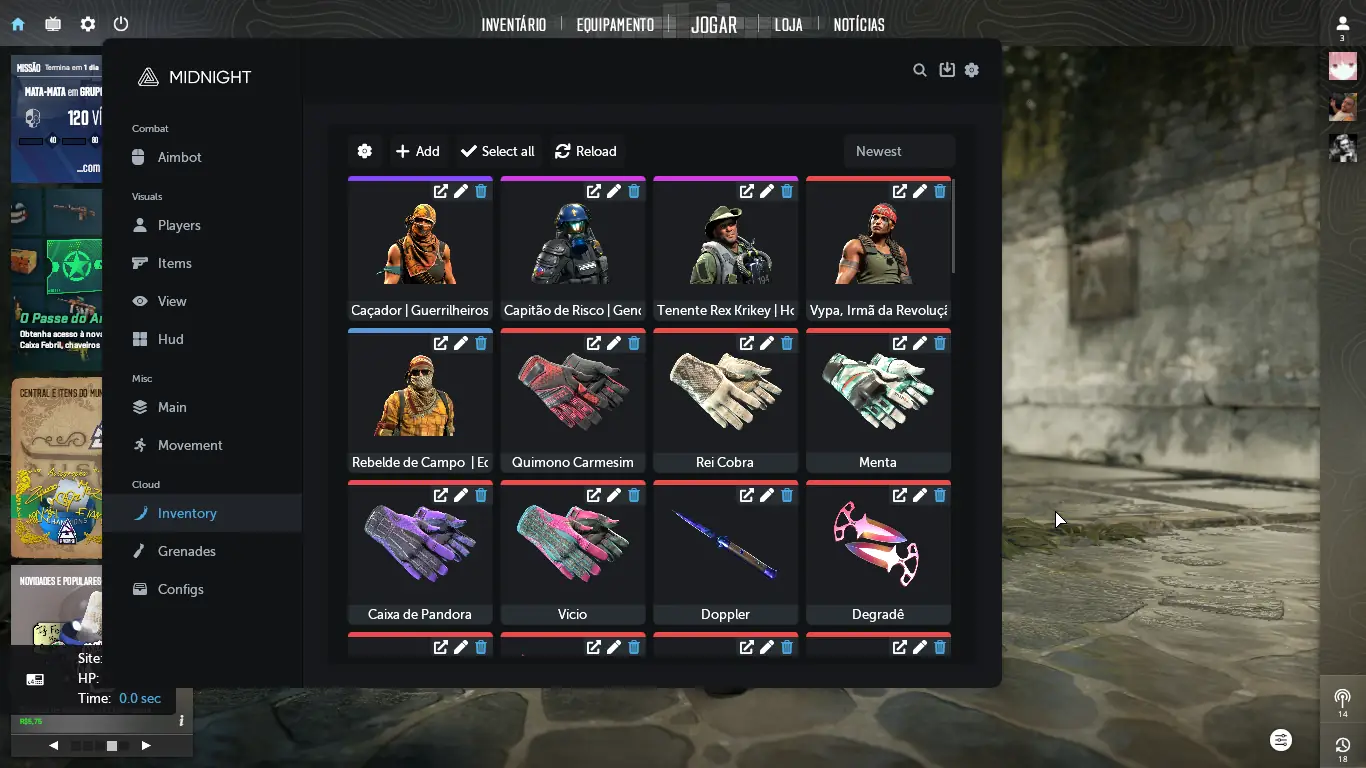Click the power icon in top bar
Screen dimensions: 1366x768
pos(121,24)
